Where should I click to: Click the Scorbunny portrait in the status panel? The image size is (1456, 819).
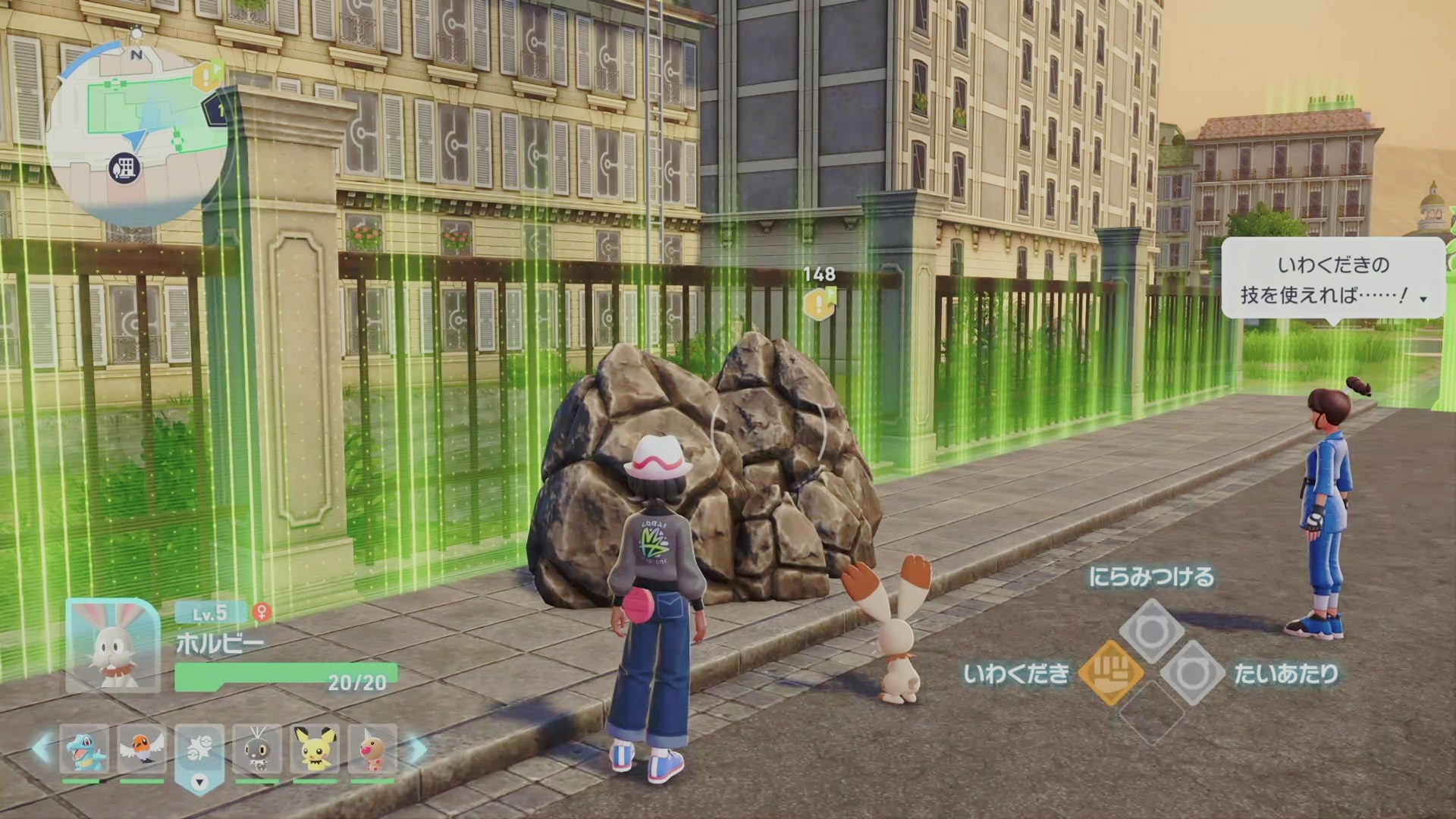(x=112, y=646)
